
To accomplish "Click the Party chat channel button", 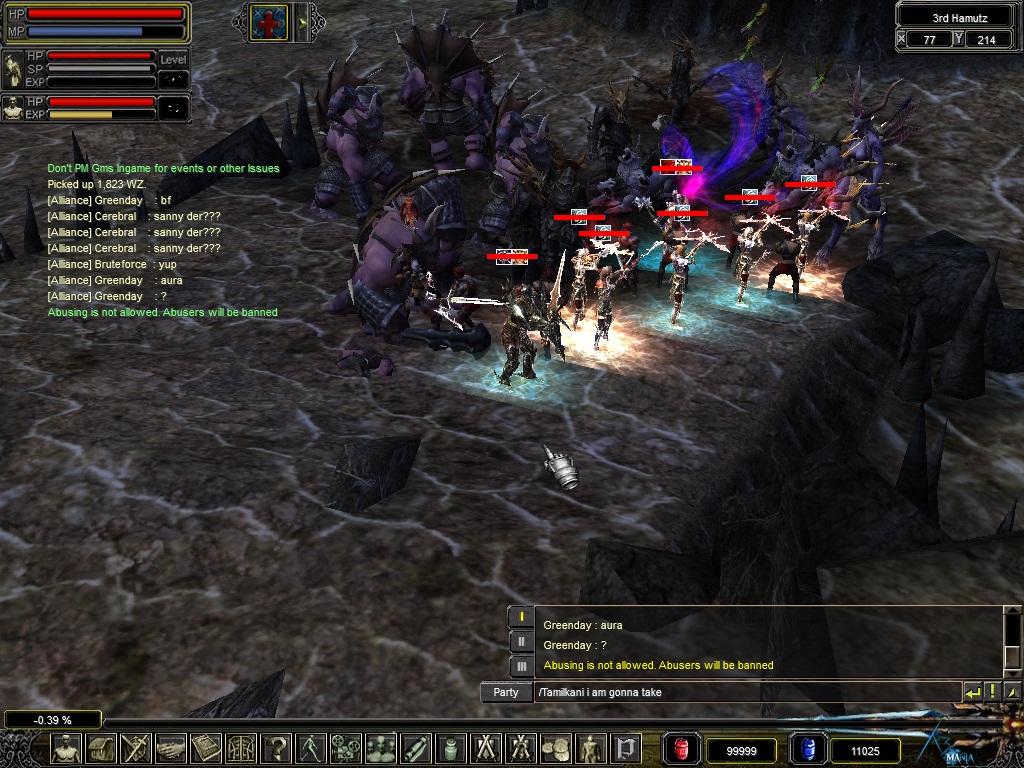I will click(506, 692).
